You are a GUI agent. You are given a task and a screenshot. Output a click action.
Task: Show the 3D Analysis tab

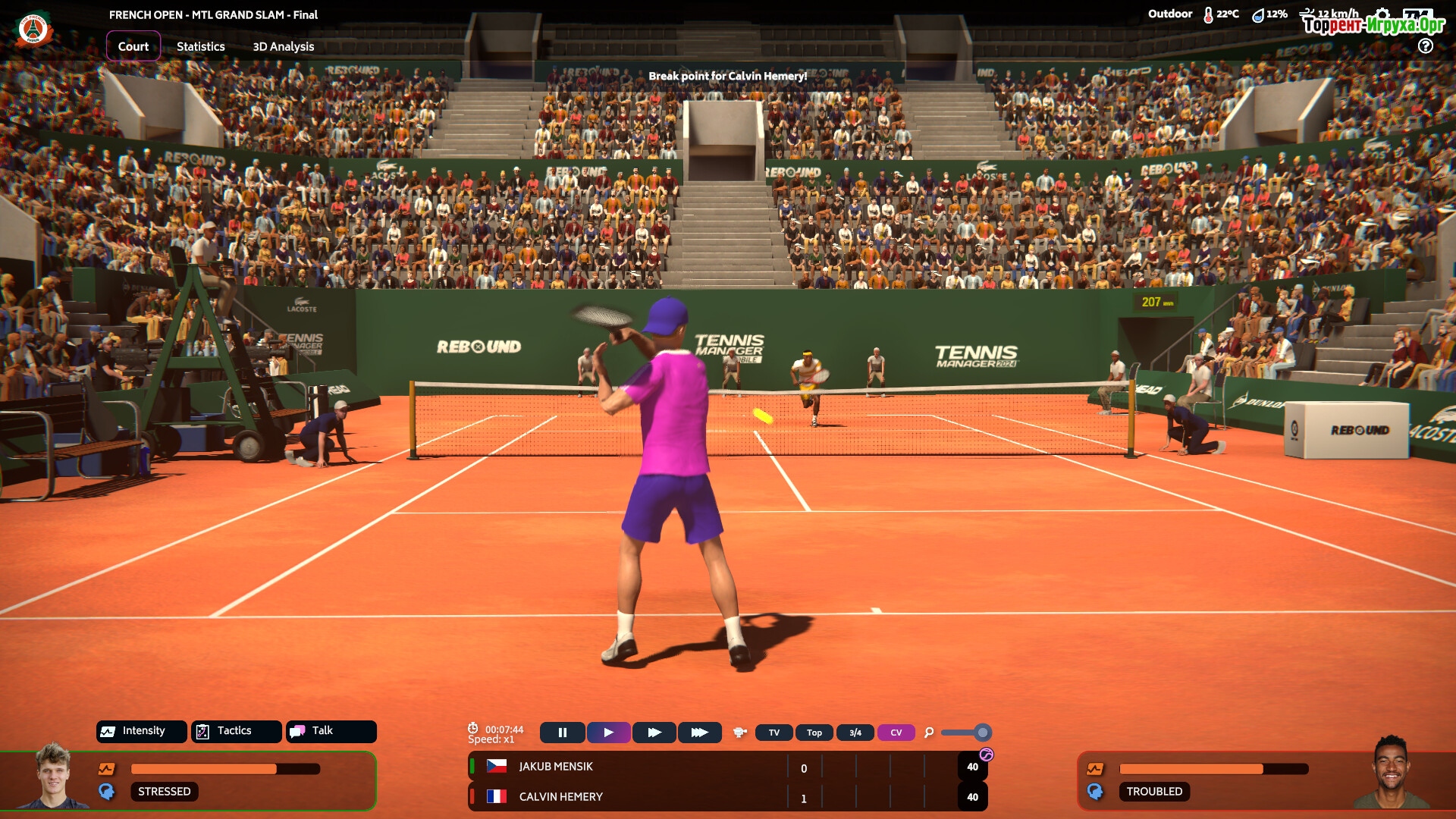pos(283,46)
